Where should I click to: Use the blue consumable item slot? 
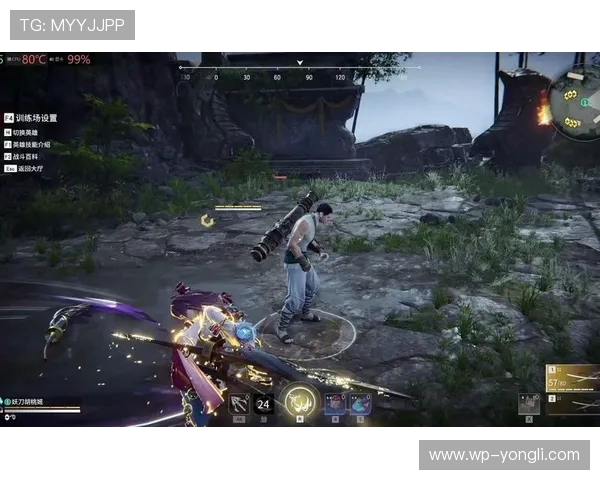point(360,403)
